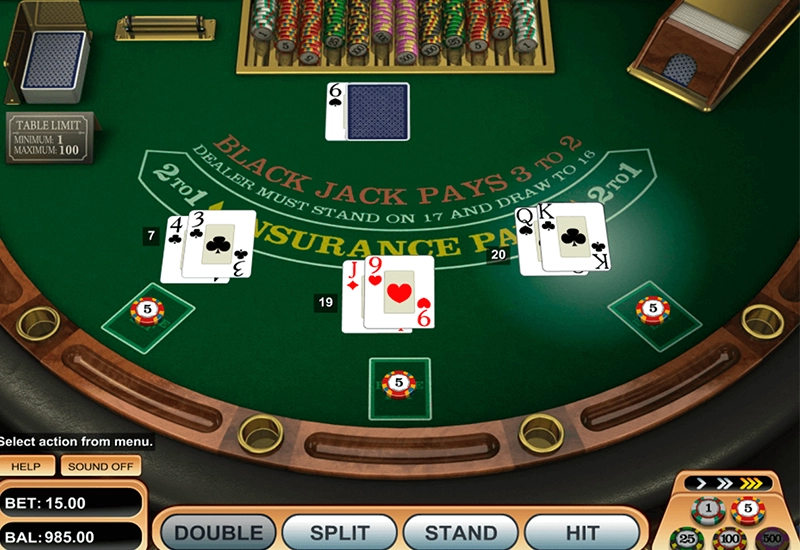Hit for another card

582,533
